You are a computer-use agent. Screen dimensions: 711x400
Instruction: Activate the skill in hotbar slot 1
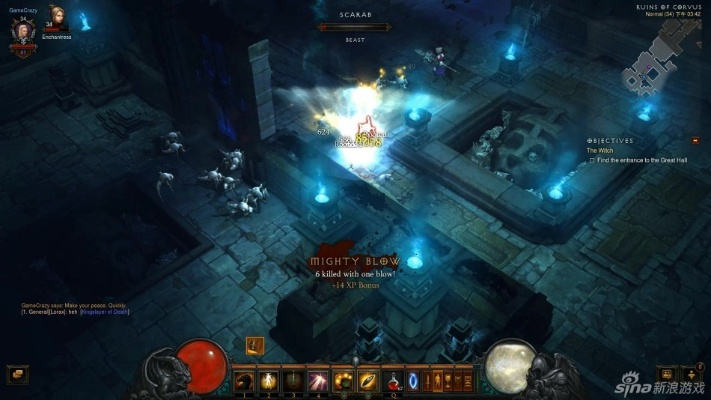(245, 380)
